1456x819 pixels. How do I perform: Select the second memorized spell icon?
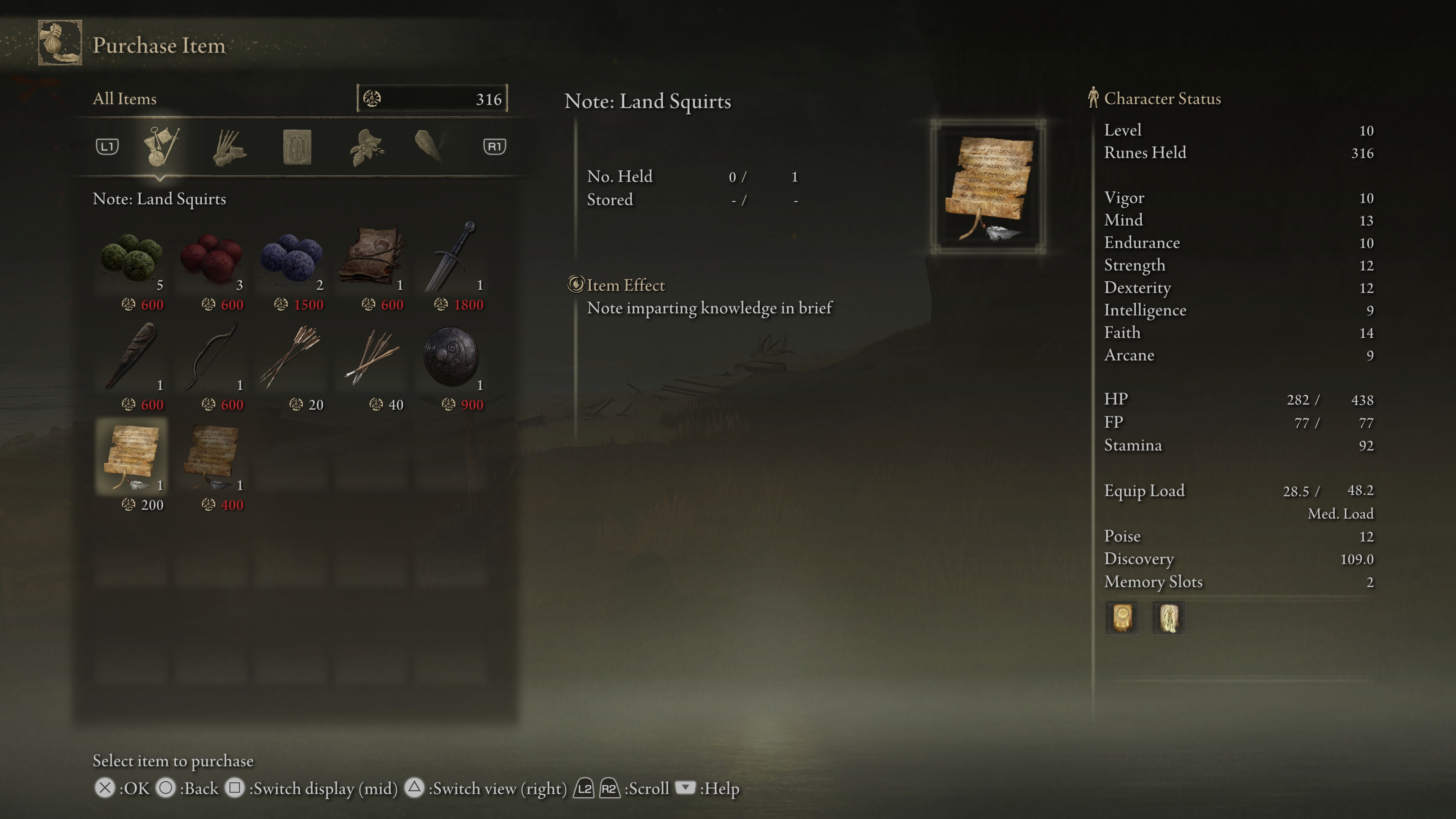coord(1168,617)
